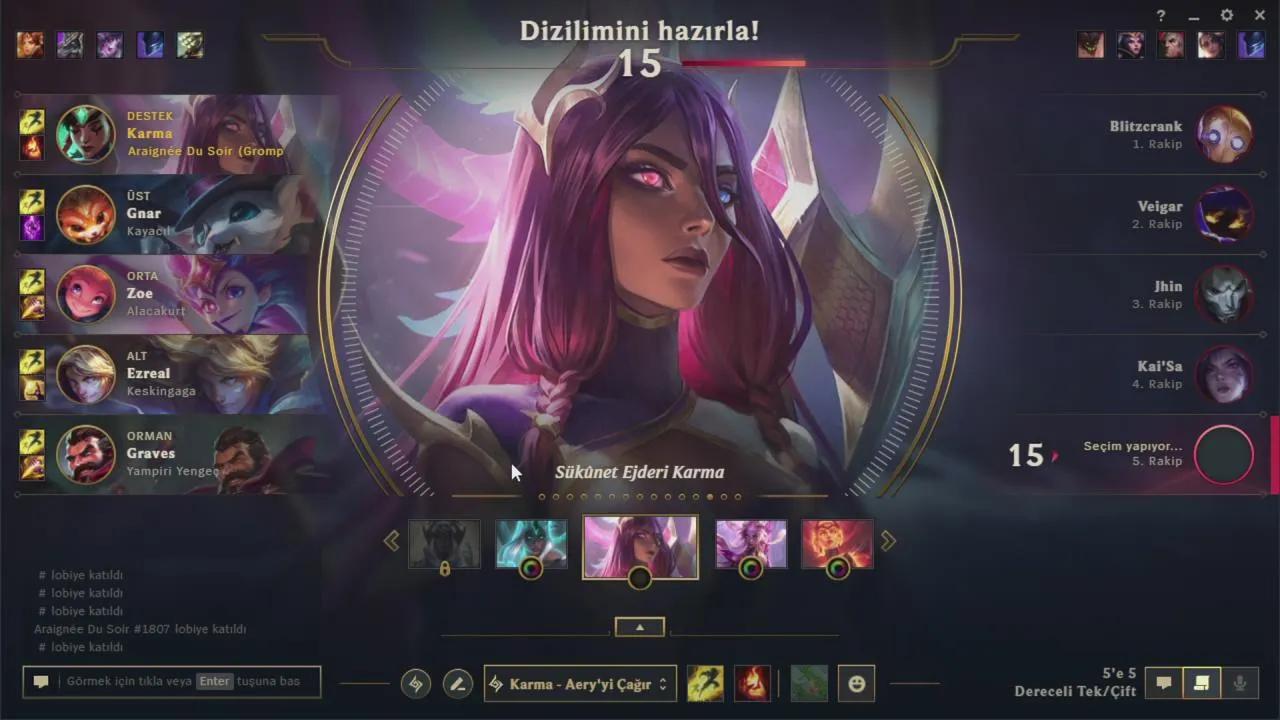
Task: Select the Ignite summoner spell
Action: (753, 684)
